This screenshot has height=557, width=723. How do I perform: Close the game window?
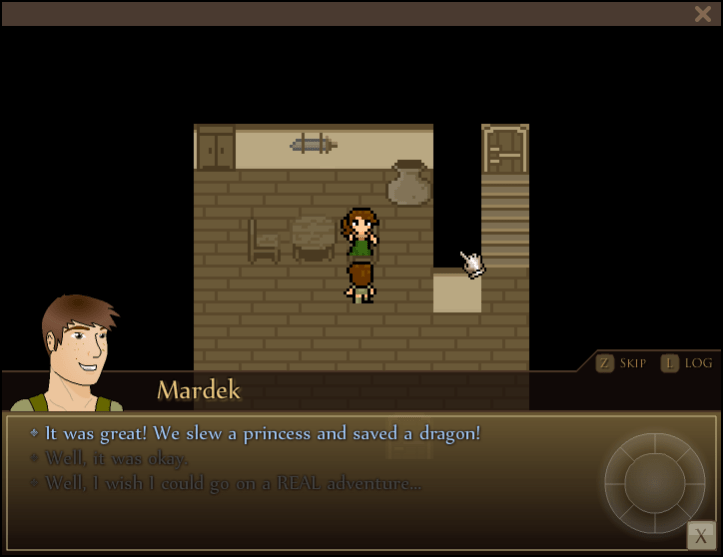click(x=702, y=14)
